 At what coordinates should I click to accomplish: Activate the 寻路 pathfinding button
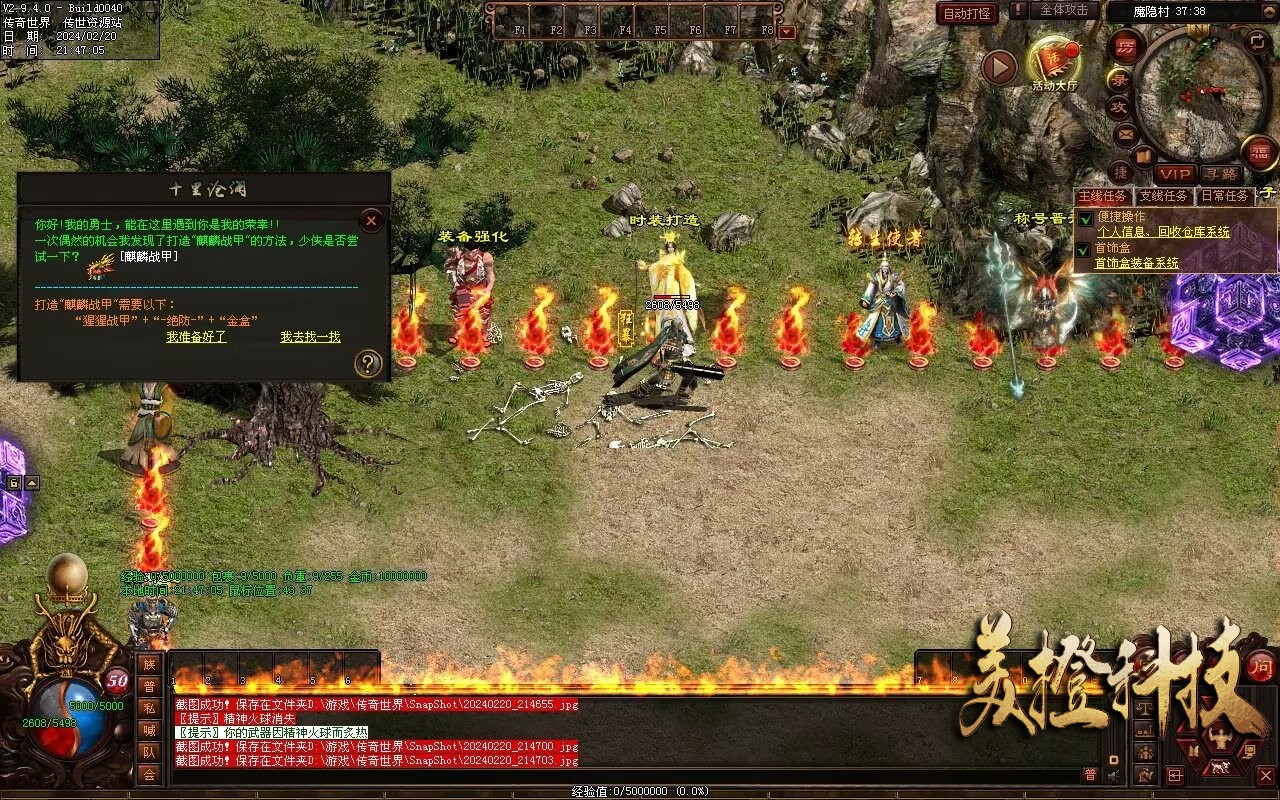[x=1220, y=174]
